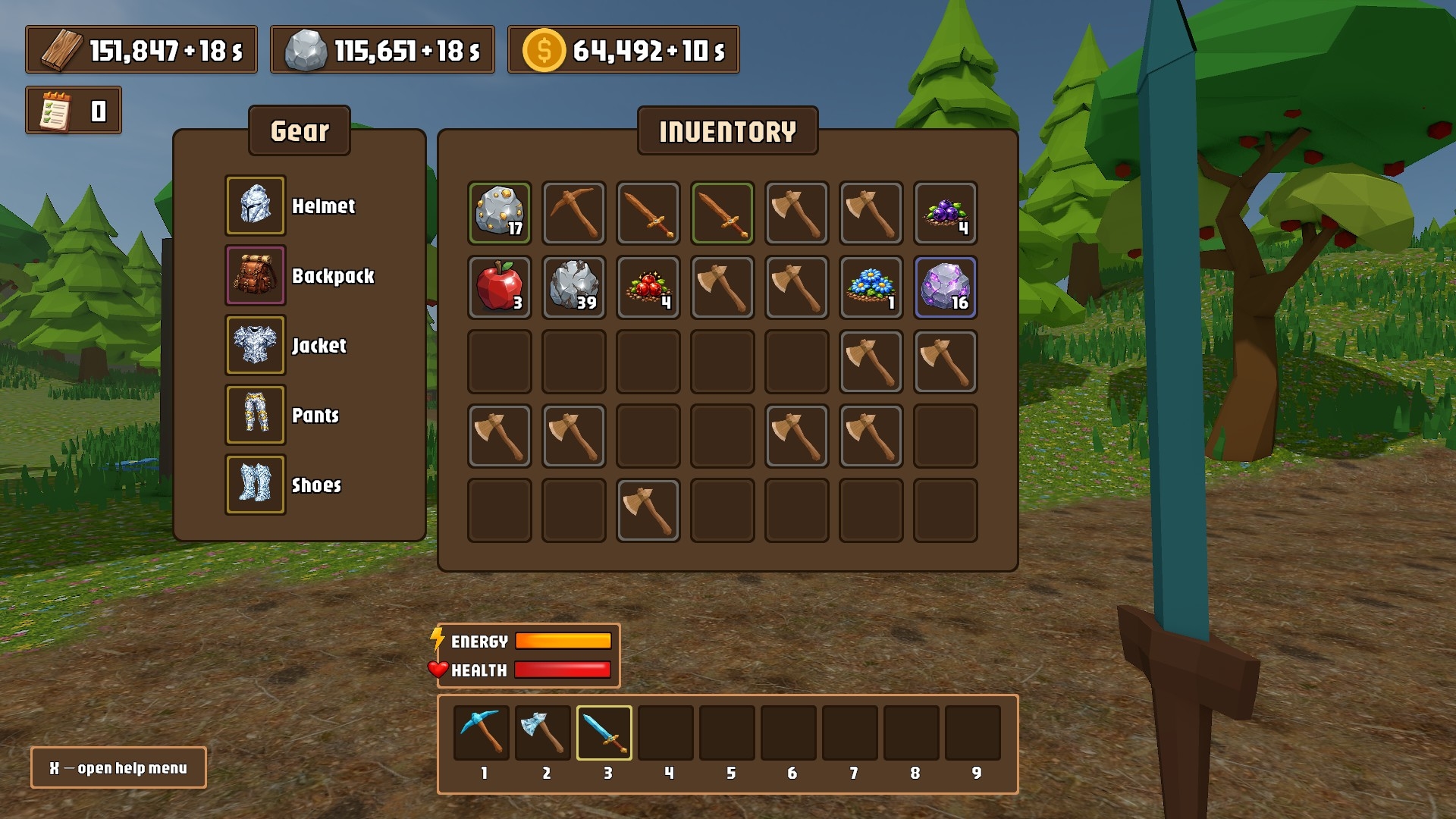Pick the wooden pickaxe in the inventory
This screenshot has height=819, width=1456.
573,213
